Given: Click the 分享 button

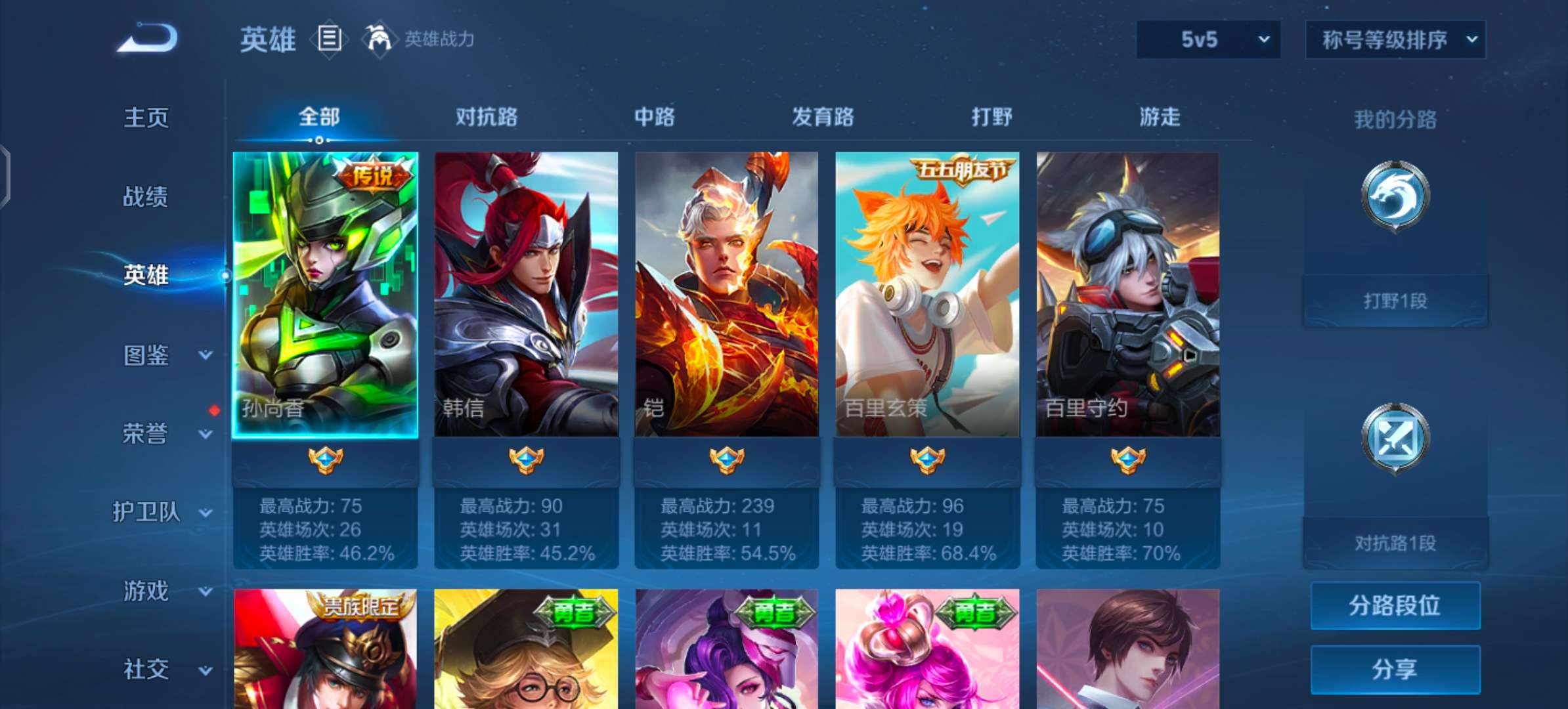Looking at the screenshot, I should pos(1395,668).
